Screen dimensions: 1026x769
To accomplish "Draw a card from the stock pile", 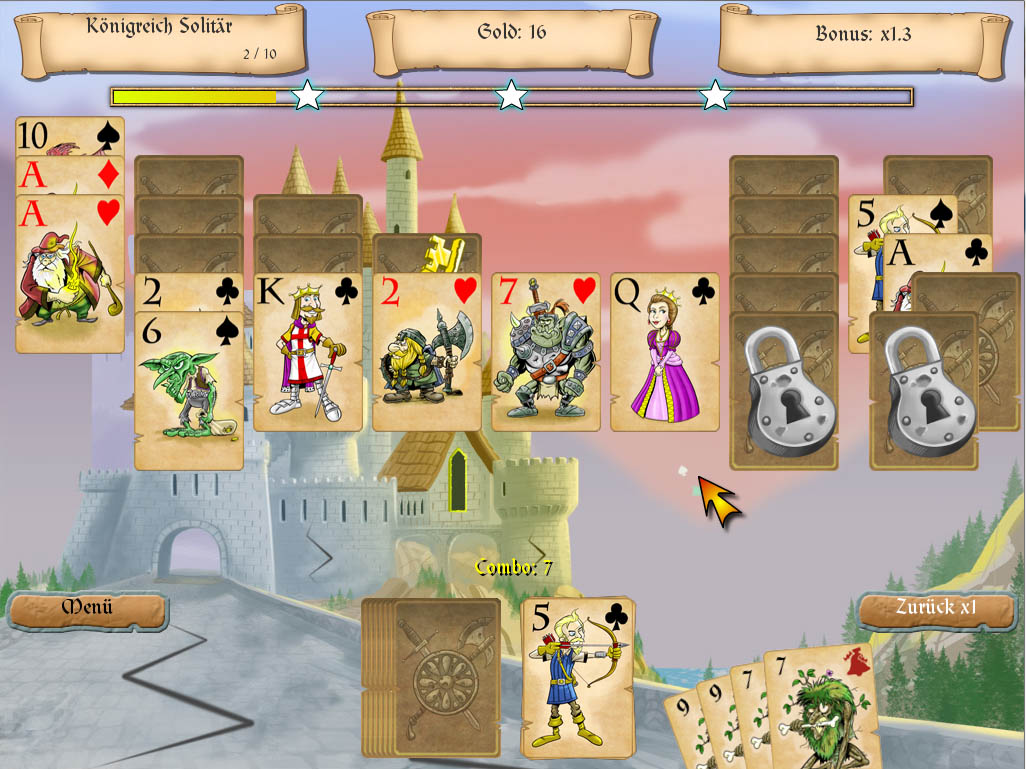I will click(x=445, y=677).
